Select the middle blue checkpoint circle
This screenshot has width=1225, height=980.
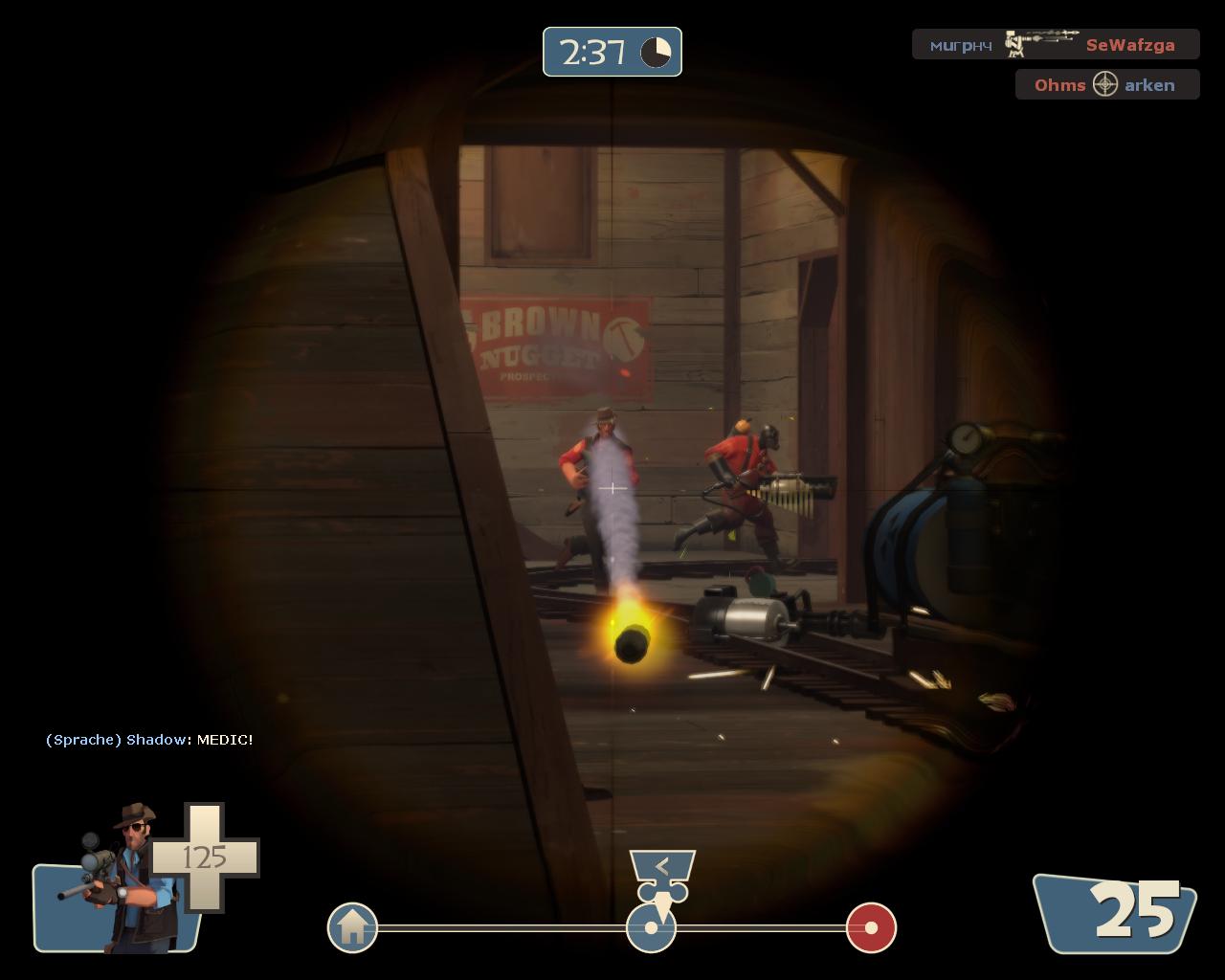pyautogui.click(x=651, y=928)
